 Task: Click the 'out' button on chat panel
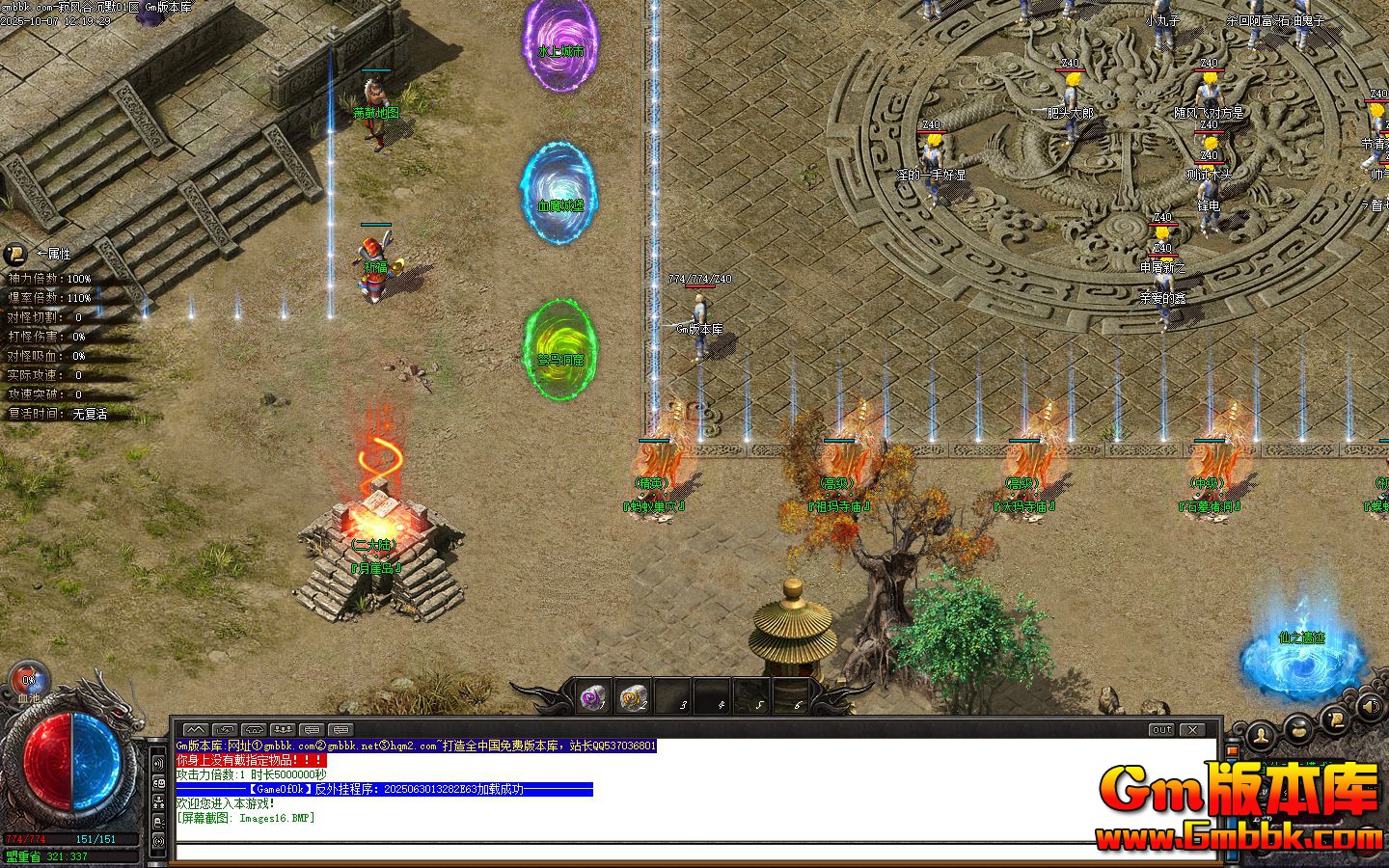(x=1161, y=730)
